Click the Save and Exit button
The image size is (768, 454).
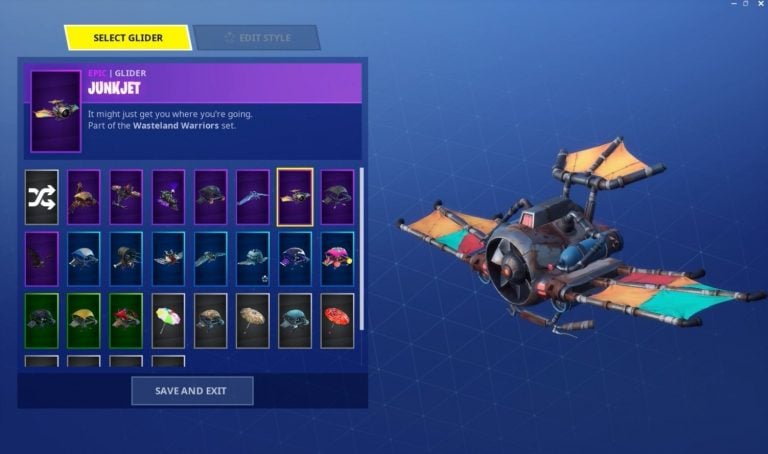coord(192,390)
